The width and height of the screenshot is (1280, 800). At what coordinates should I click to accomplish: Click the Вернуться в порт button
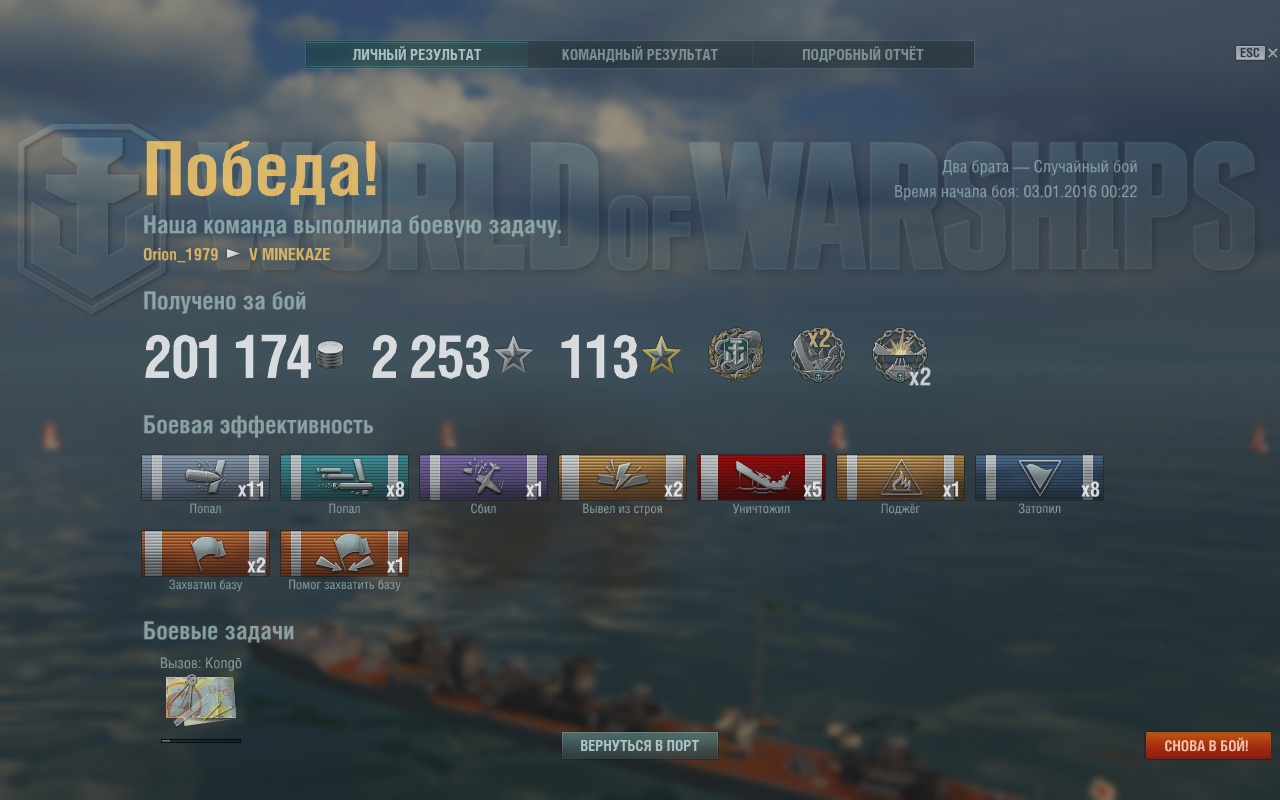click(639, 745)
